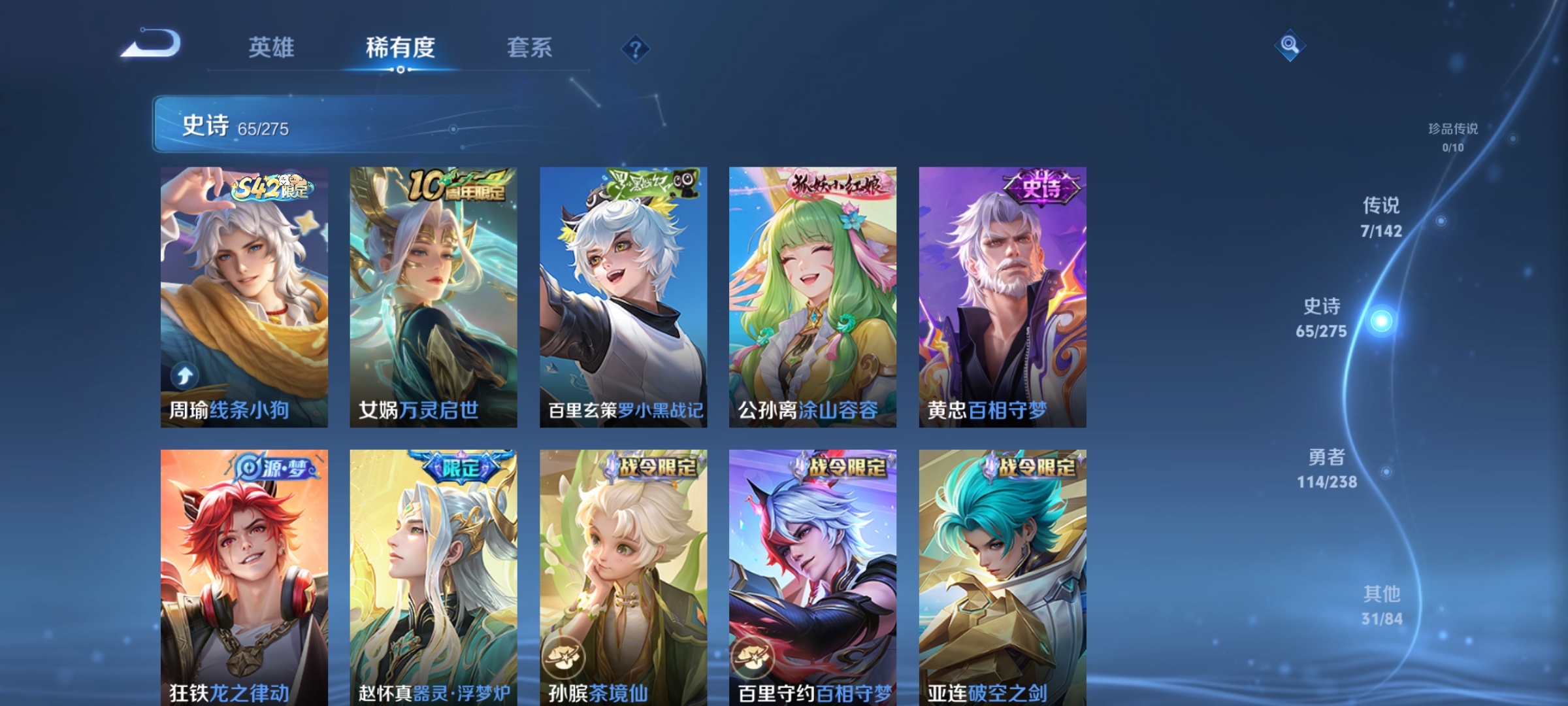Switch to the 套系 tab
Image resolution: width=1568 pixels, height=706 pixels.
coord(531,46)
